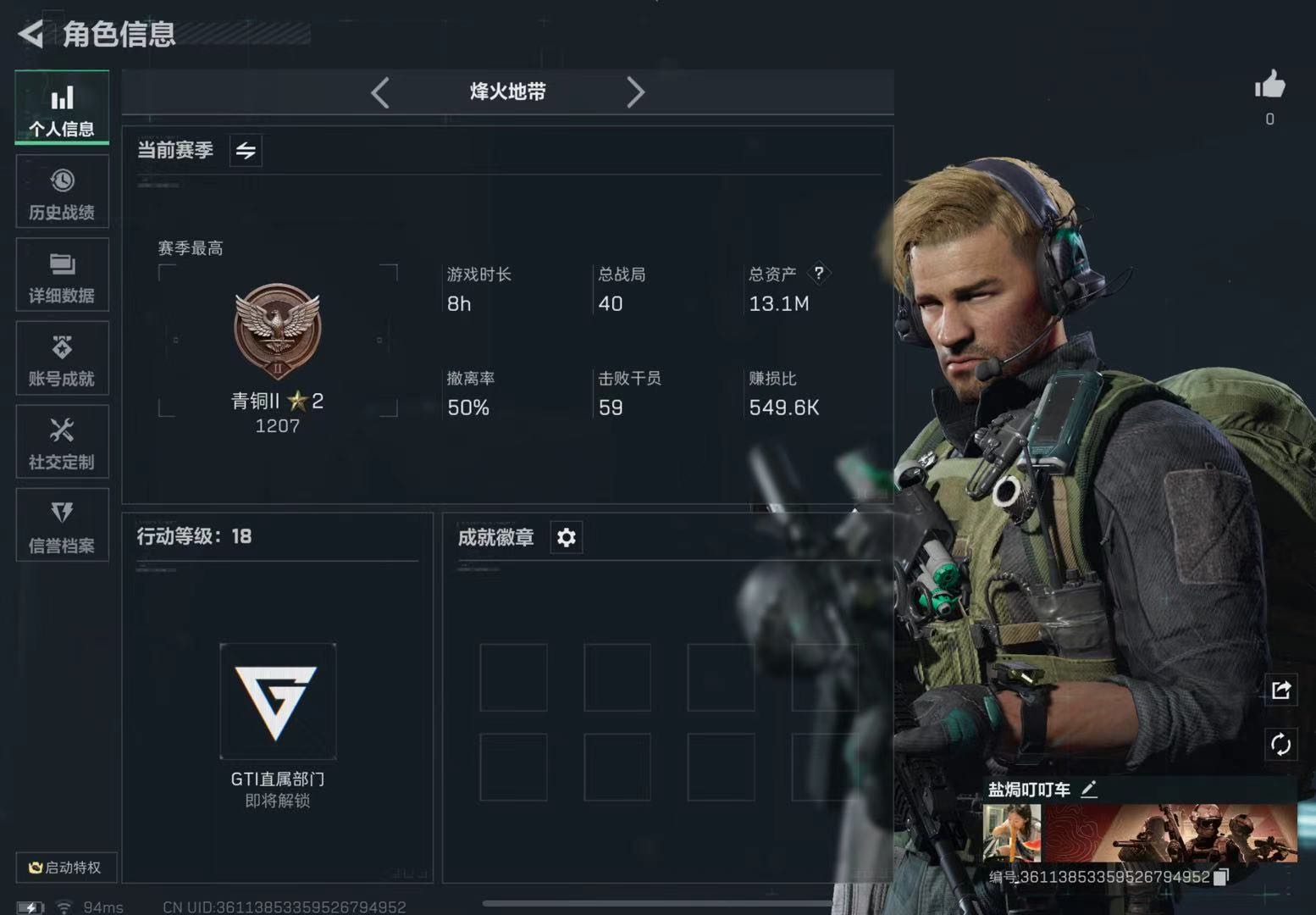1316x915 pixels.
Task: Show the 总资产 help question mark
Action: point(818,273)
